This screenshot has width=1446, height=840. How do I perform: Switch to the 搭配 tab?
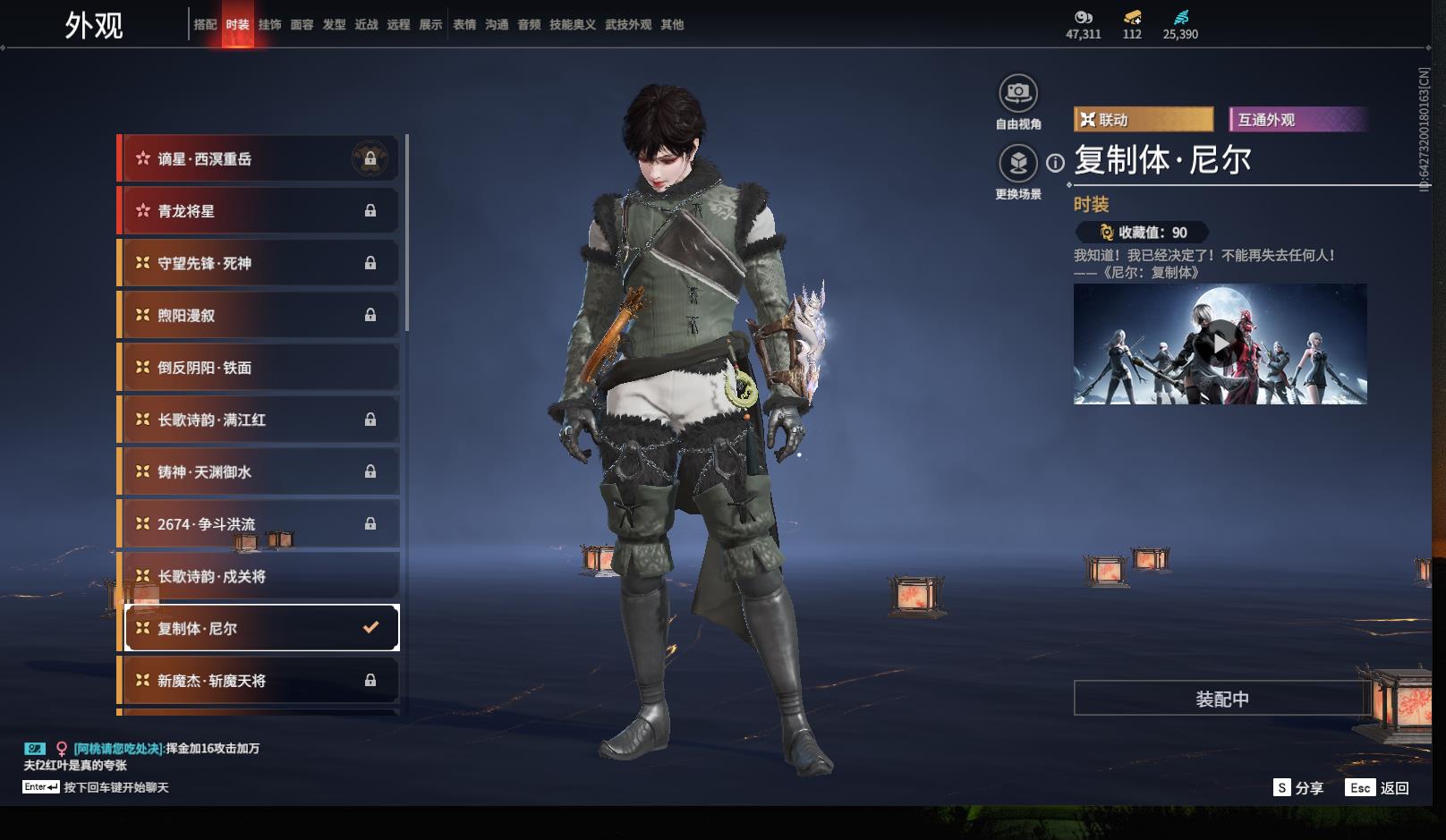tap(205, 25)
